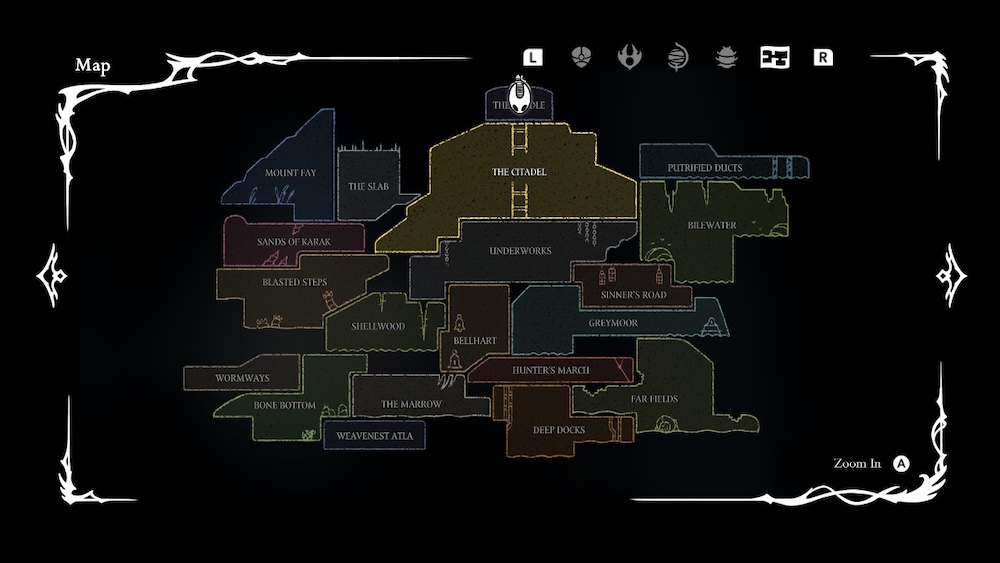Pick Bellhart on the map
This screenshot has width=1000, height=563.
[x=474, y=340]
